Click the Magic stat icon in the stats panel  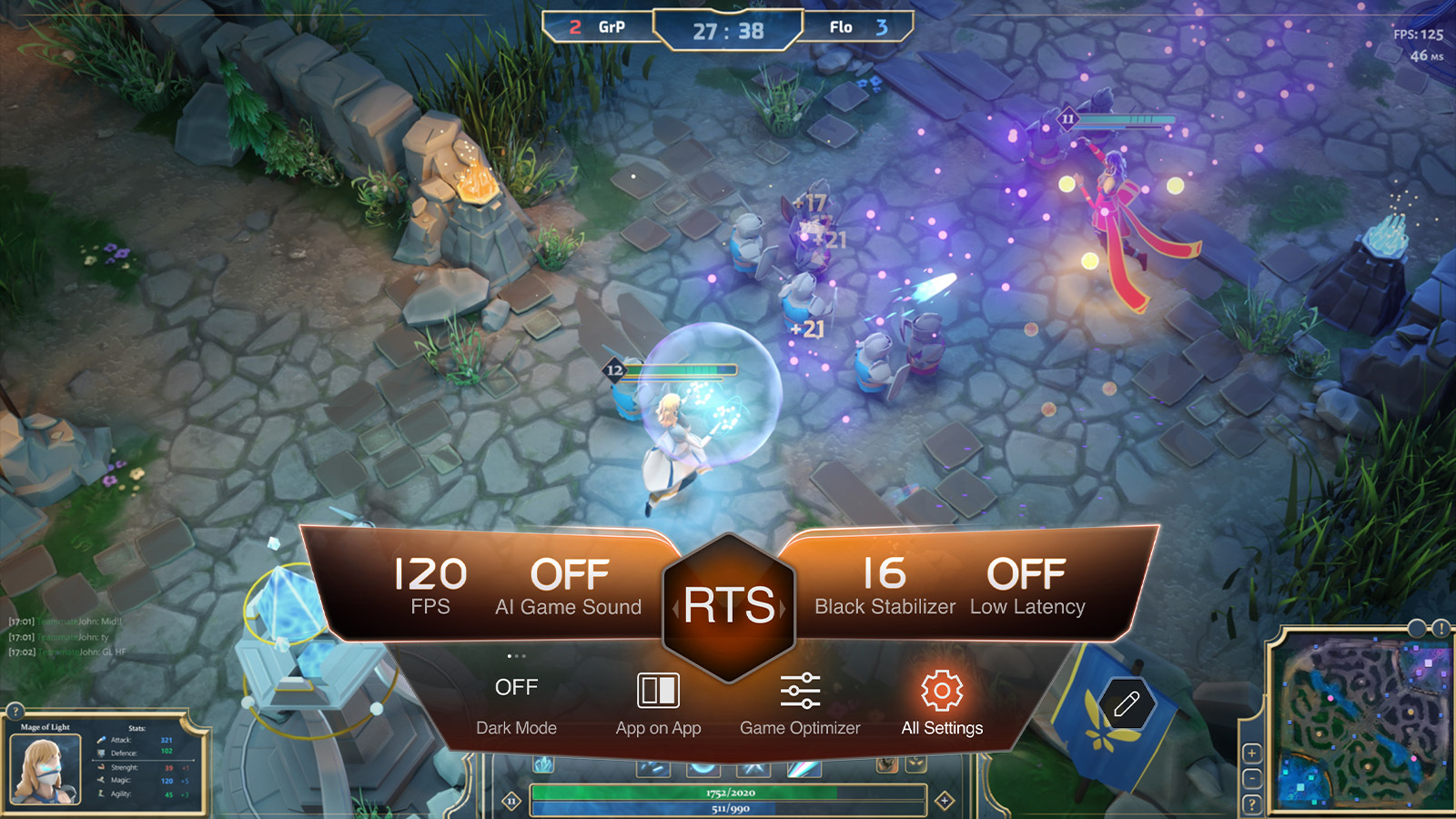tap(101, 780)
